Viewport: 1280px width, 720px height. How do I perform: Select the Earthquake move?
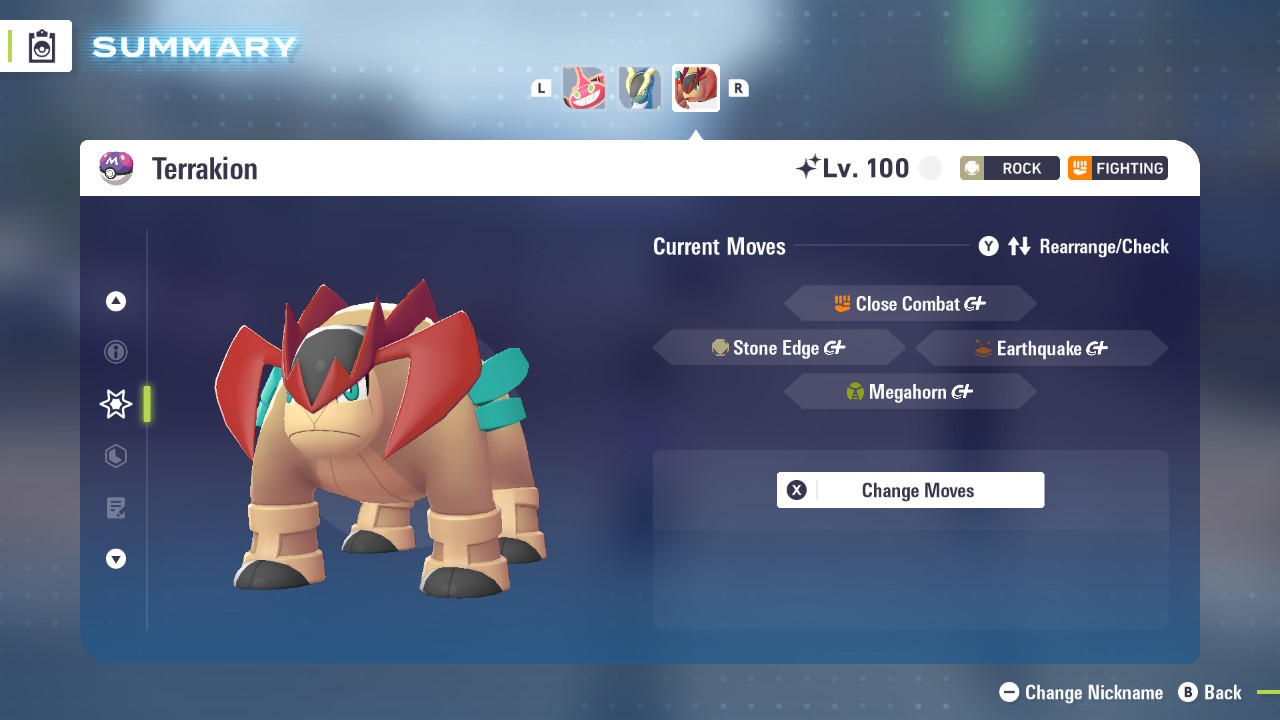pyautogui.click(x=1041, y=348)
